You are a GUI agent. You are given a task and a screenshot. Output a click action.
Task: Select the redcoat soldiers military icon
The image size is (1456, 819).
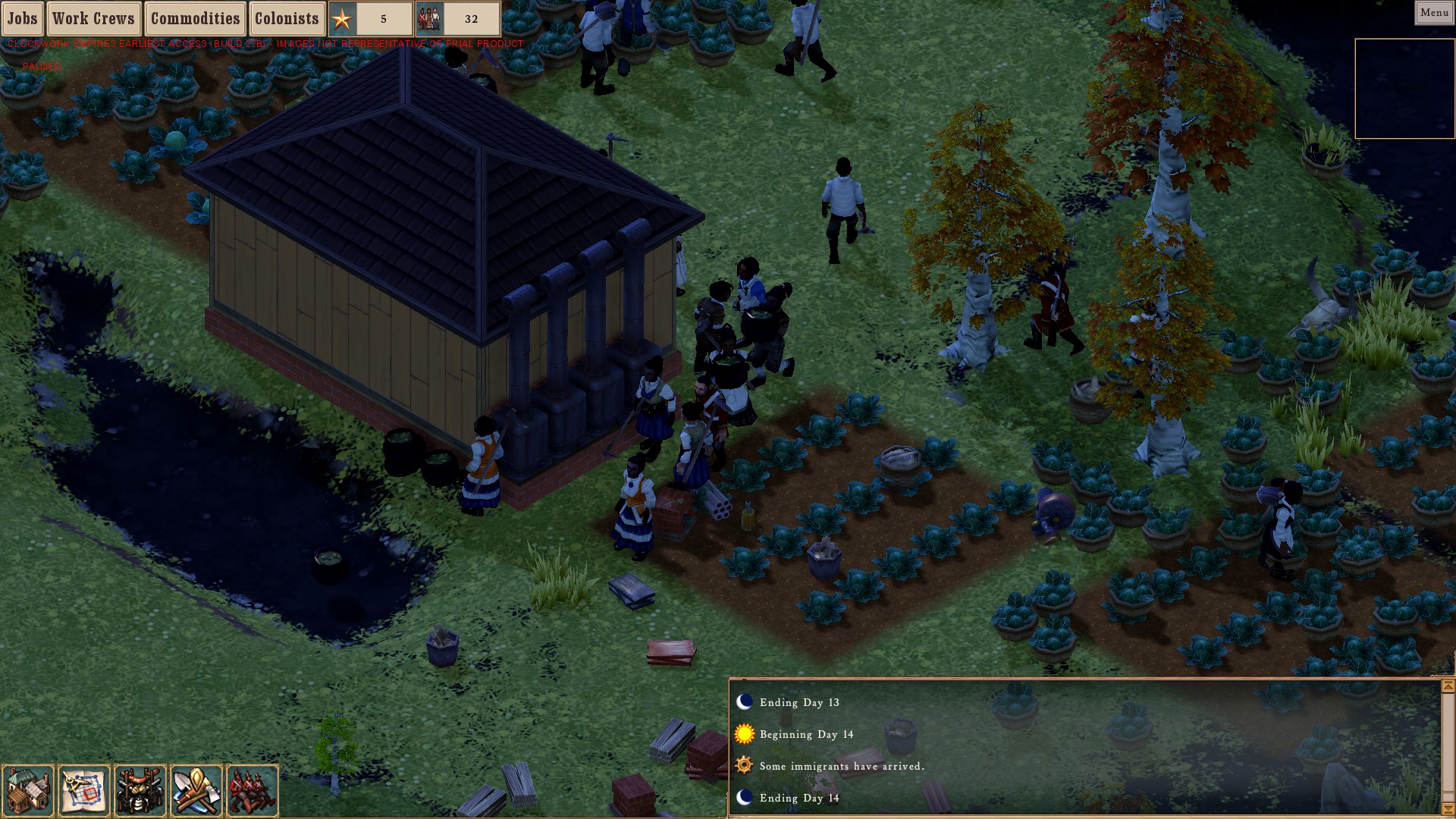pyautogui.click(x=252, y=790)
